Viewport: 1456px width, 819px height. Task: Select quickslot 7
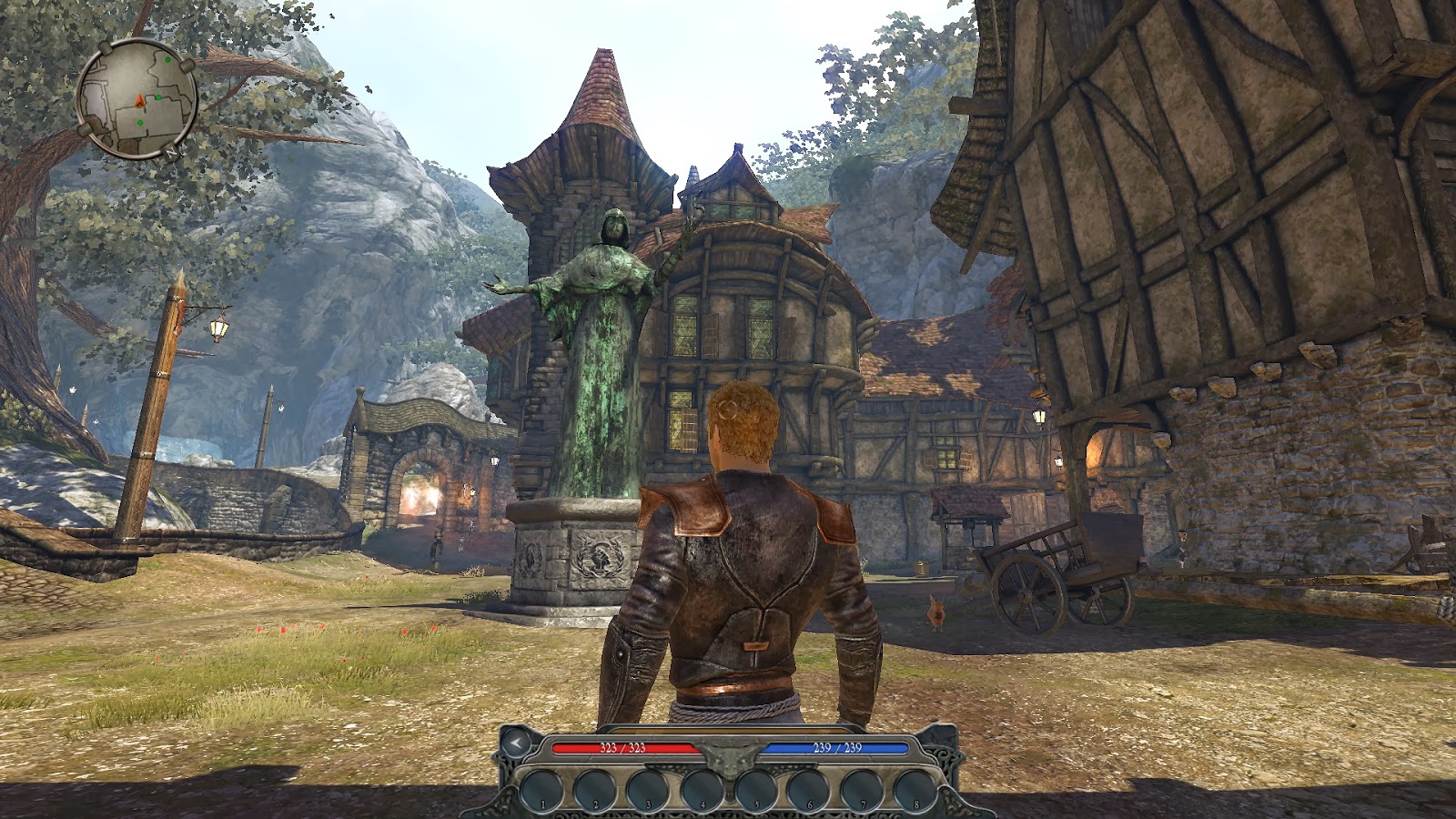point(861,788)
